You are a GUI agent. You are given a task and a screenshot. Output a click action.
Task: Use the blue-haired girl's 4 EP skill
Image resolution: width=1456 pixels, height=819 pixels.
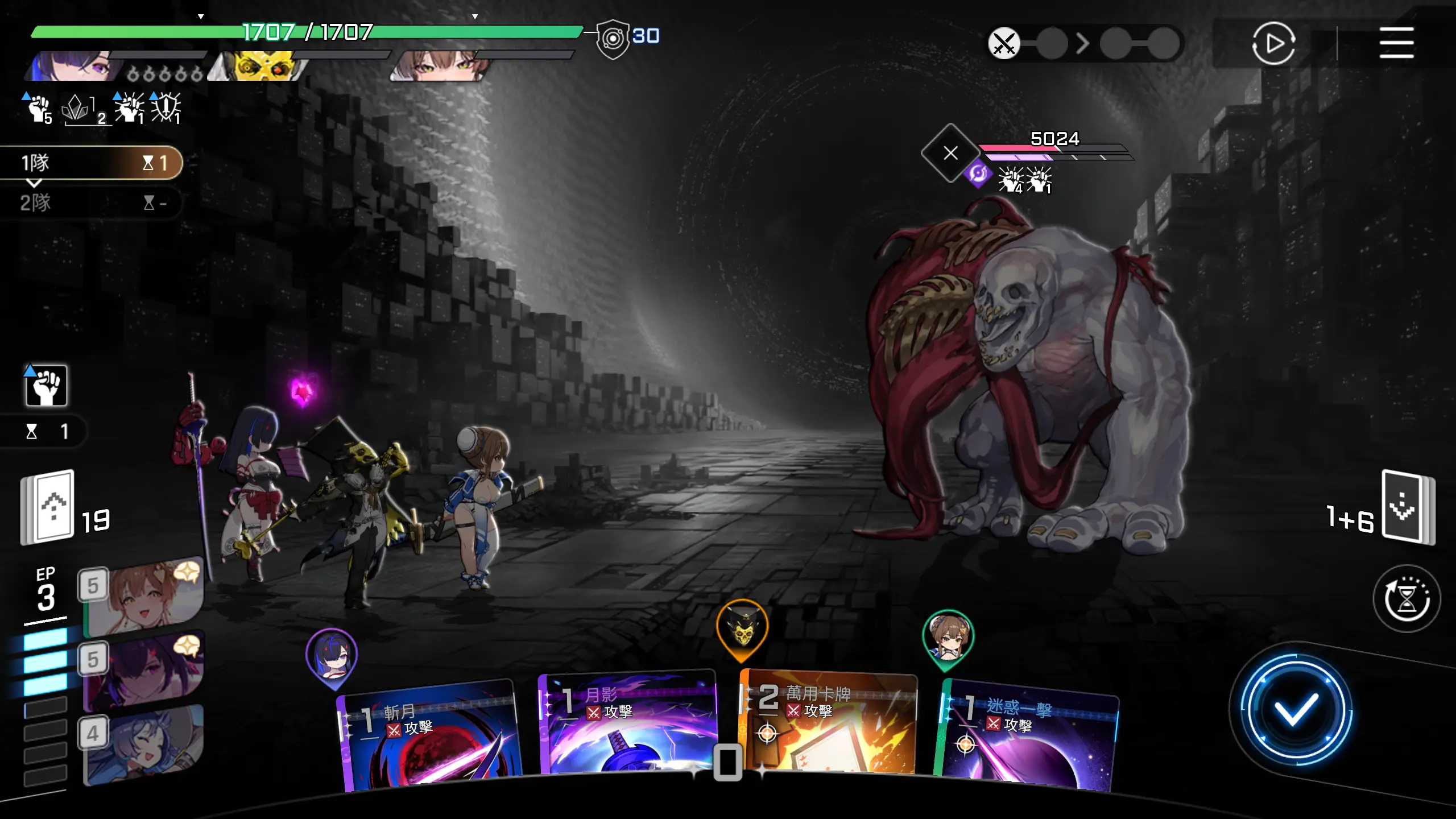click(145, 745)
